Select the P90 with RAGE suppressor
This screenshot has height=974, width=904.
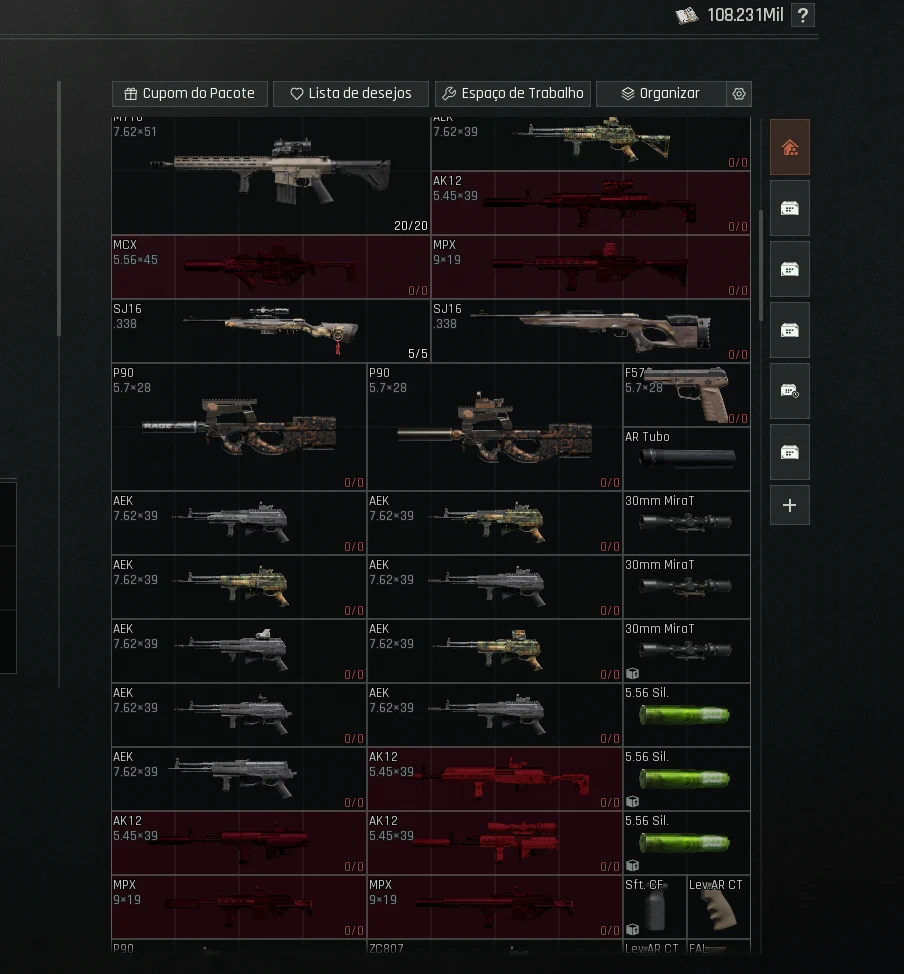tap(238, 427)
